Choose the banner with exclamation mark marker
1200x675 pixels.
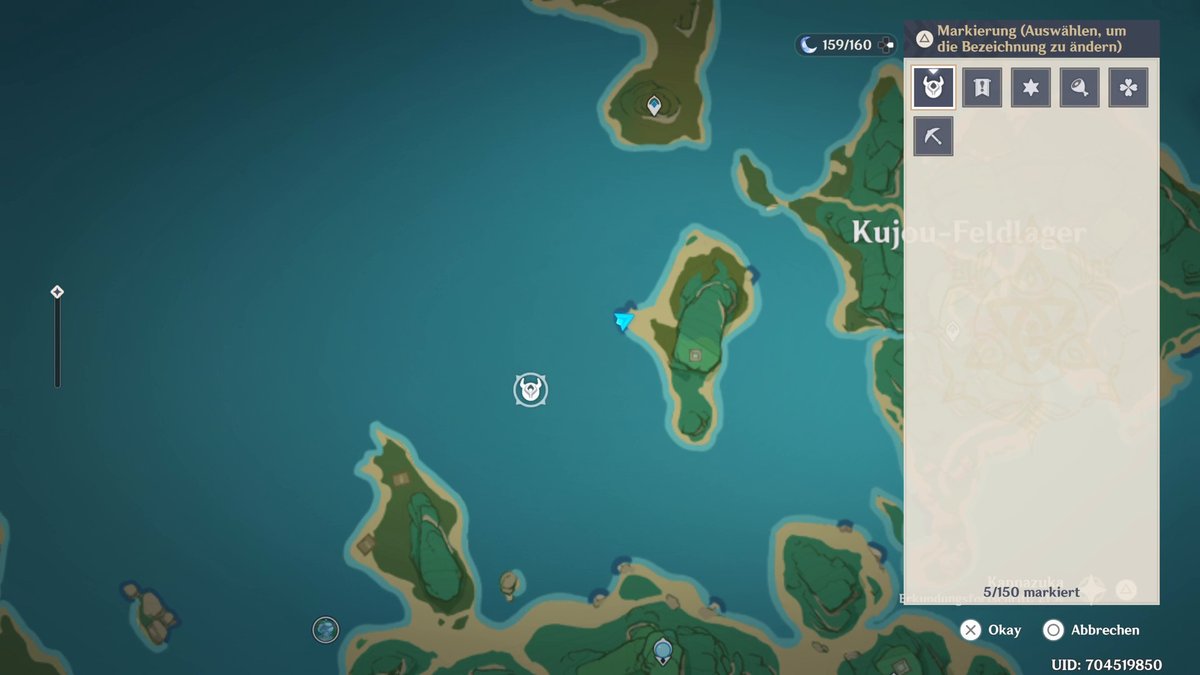[x=982, y=88]
